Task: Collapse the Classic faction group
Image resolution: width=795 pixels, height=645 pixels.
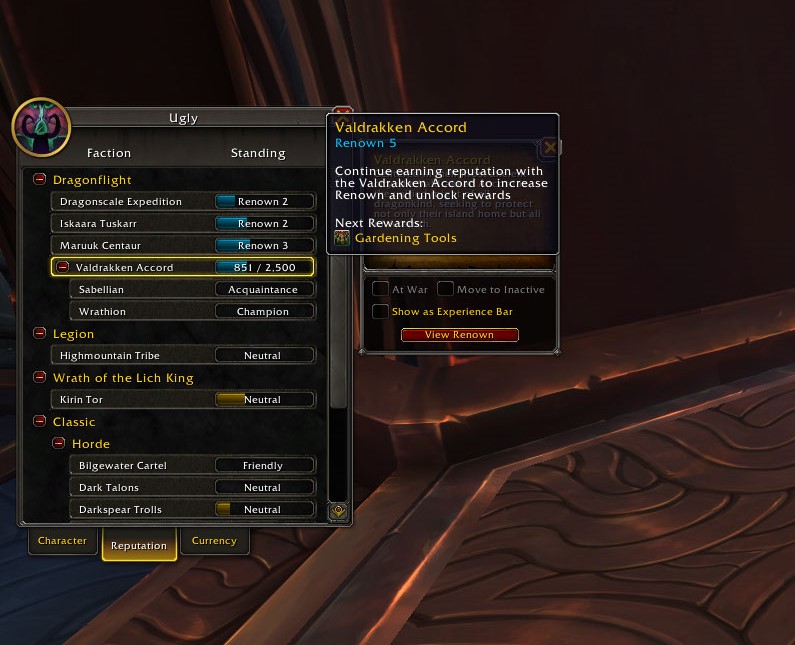Action: pyautogui.click(x=40, y=422)
